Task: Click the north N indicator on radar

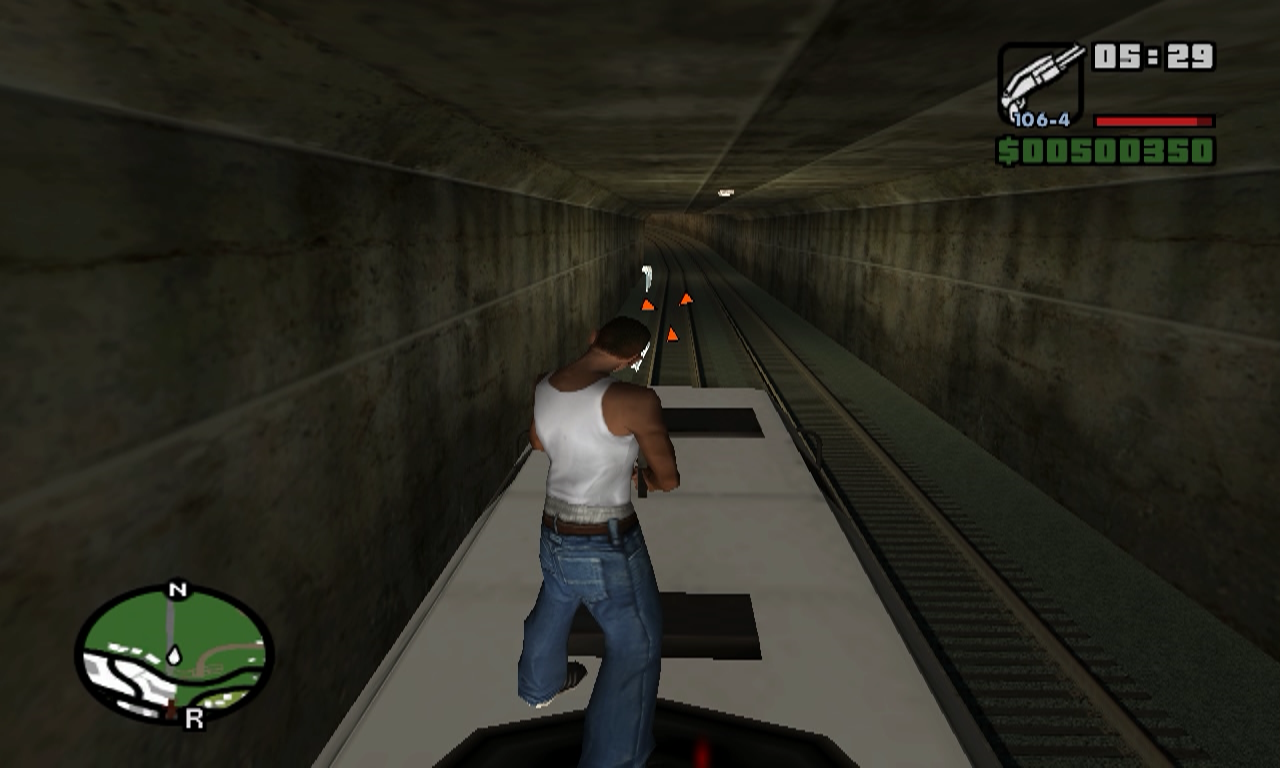Action: tap(177, 590)
